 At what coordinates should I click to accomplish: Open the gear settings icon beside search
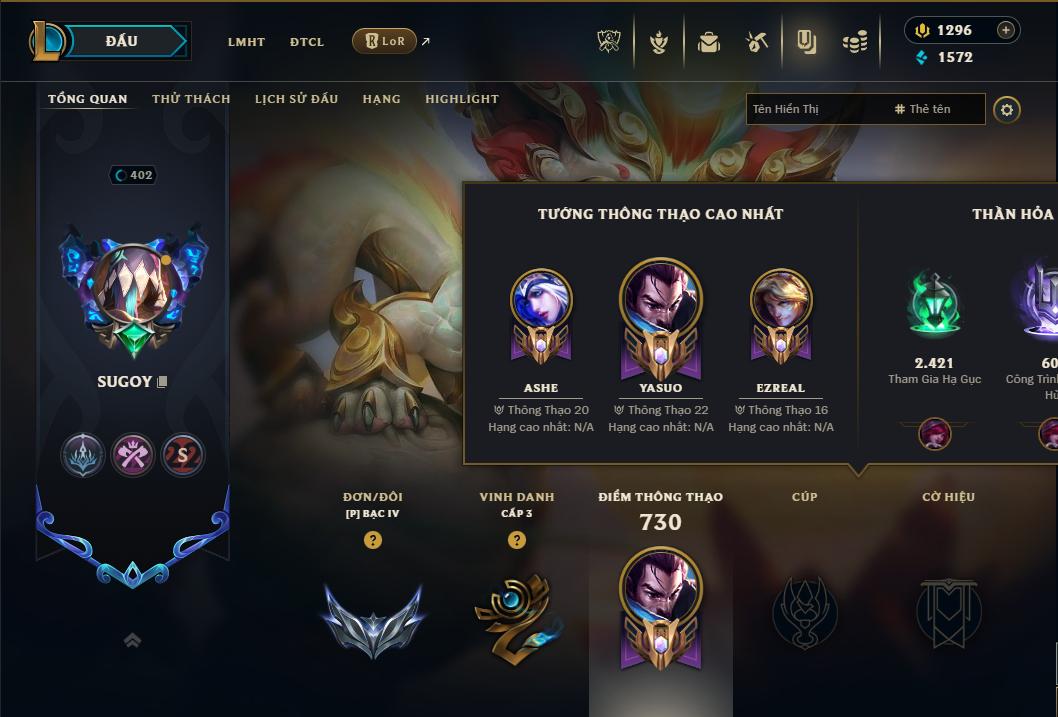(x=1007, y=109)
